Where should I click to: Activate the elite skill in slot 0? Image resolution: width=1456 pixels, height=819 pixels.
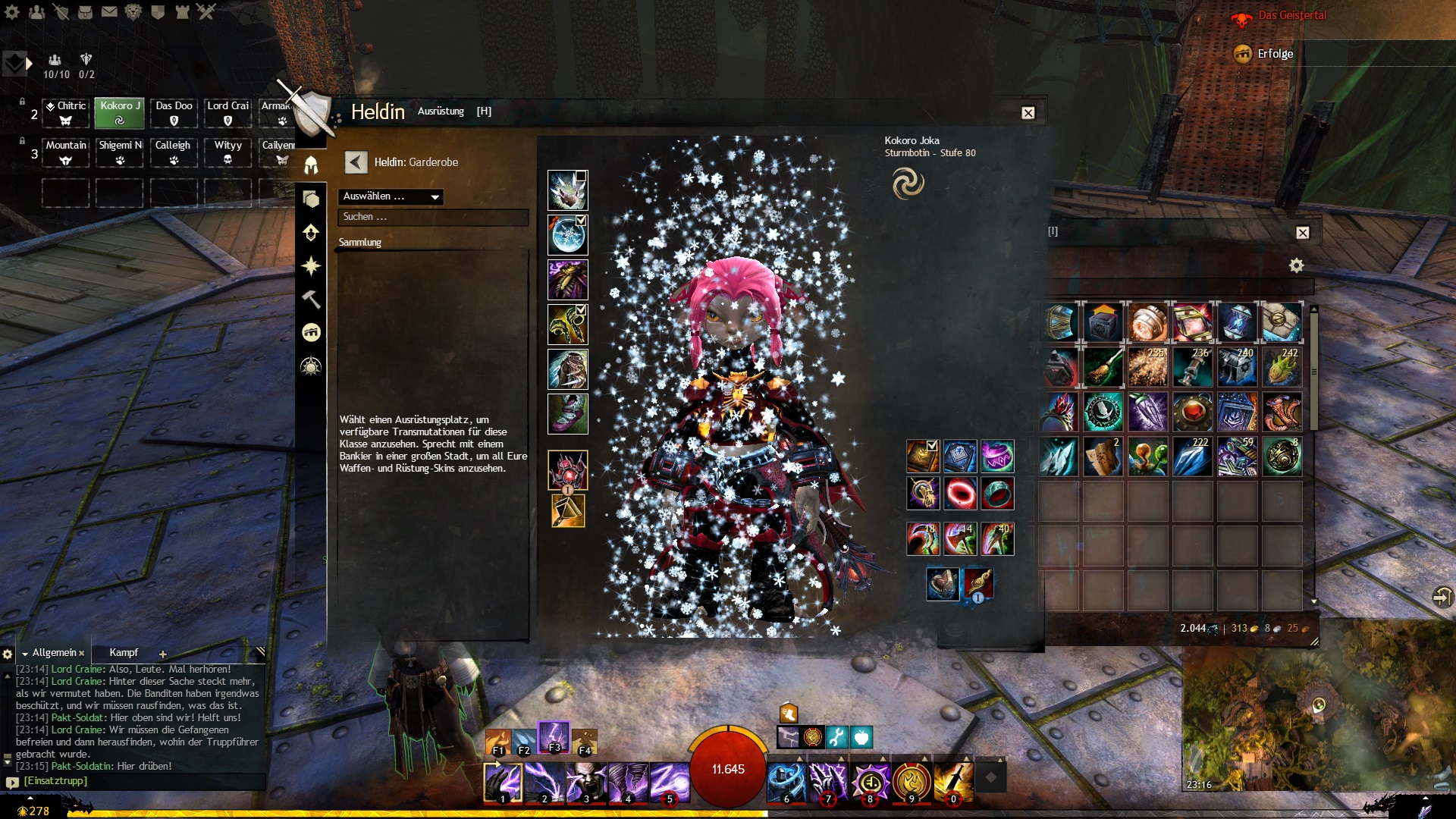tap(953, 782)
